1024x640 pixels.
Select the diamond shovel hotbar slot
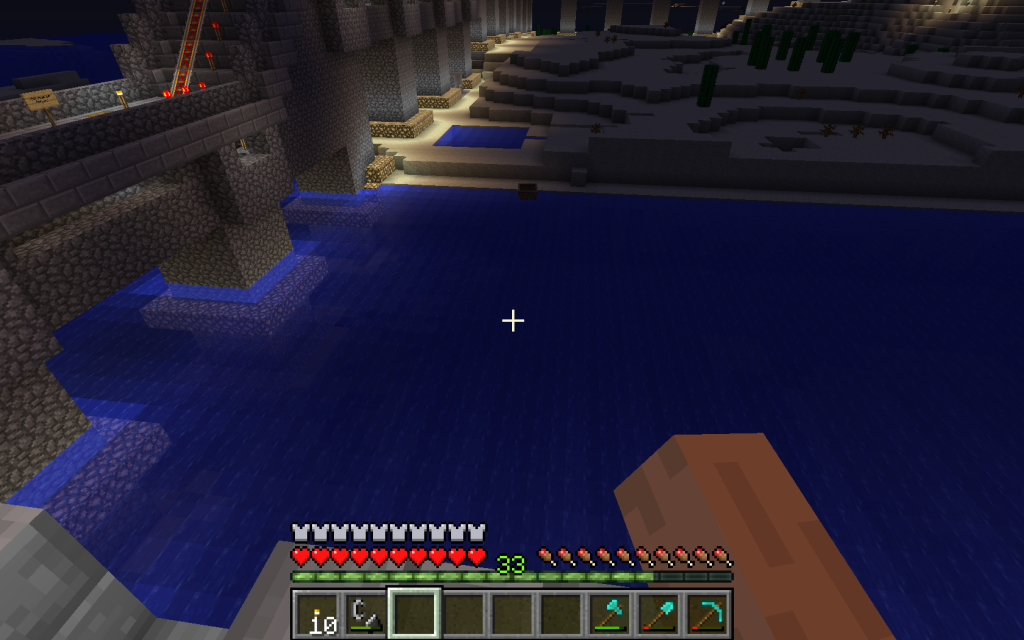point(659,613)
